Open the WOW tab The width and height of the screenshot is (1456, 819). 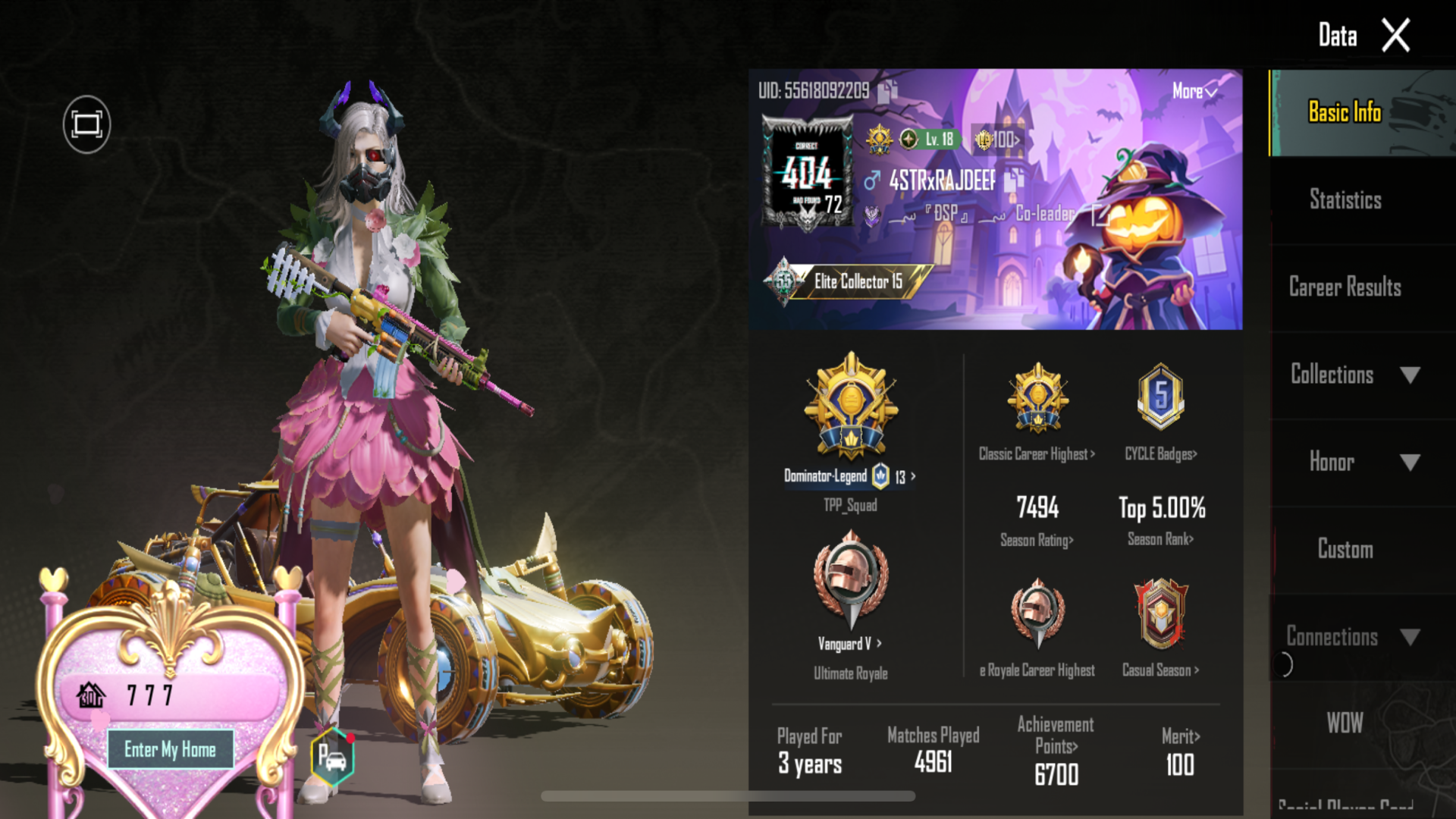tap(1345, 723)
